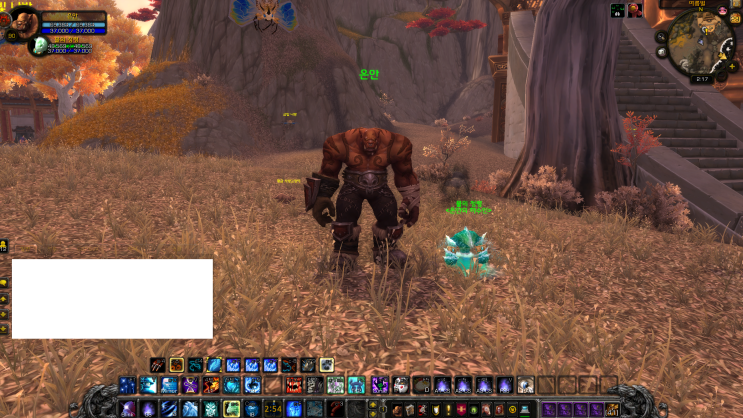
Task: Click the minimap tracking magnifier button
Action: click(661, 36)
